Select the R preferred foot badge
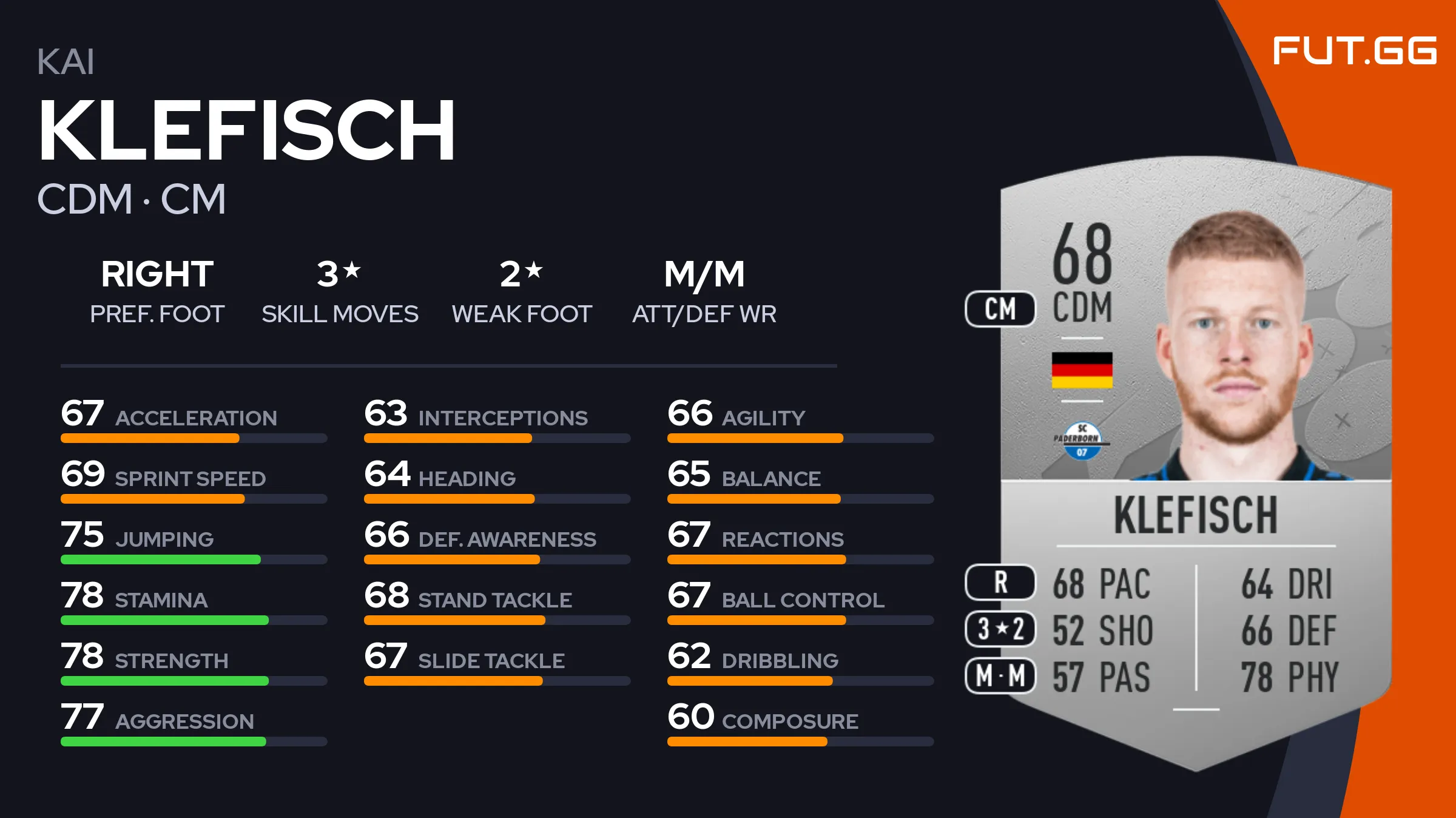Viewport: 1456px width, 818px height. click(1000, 583)
